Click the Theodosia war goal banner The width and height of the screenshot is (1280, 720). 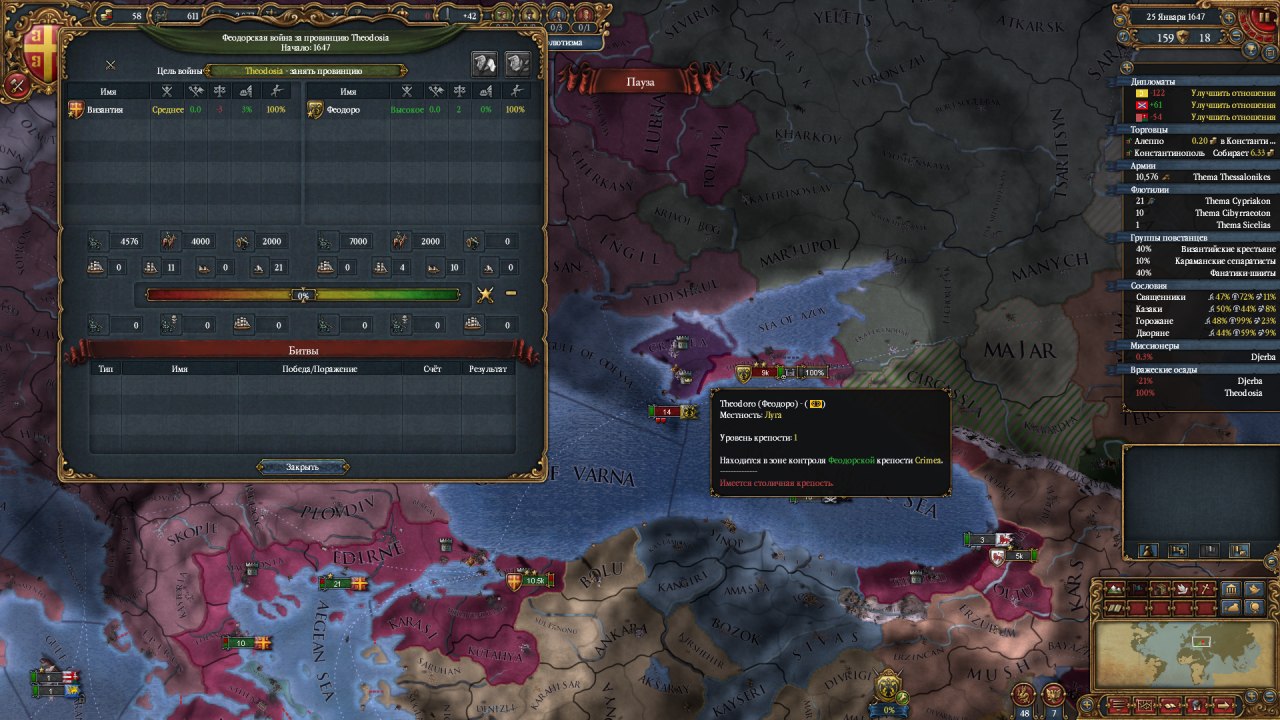pos(305,71)
